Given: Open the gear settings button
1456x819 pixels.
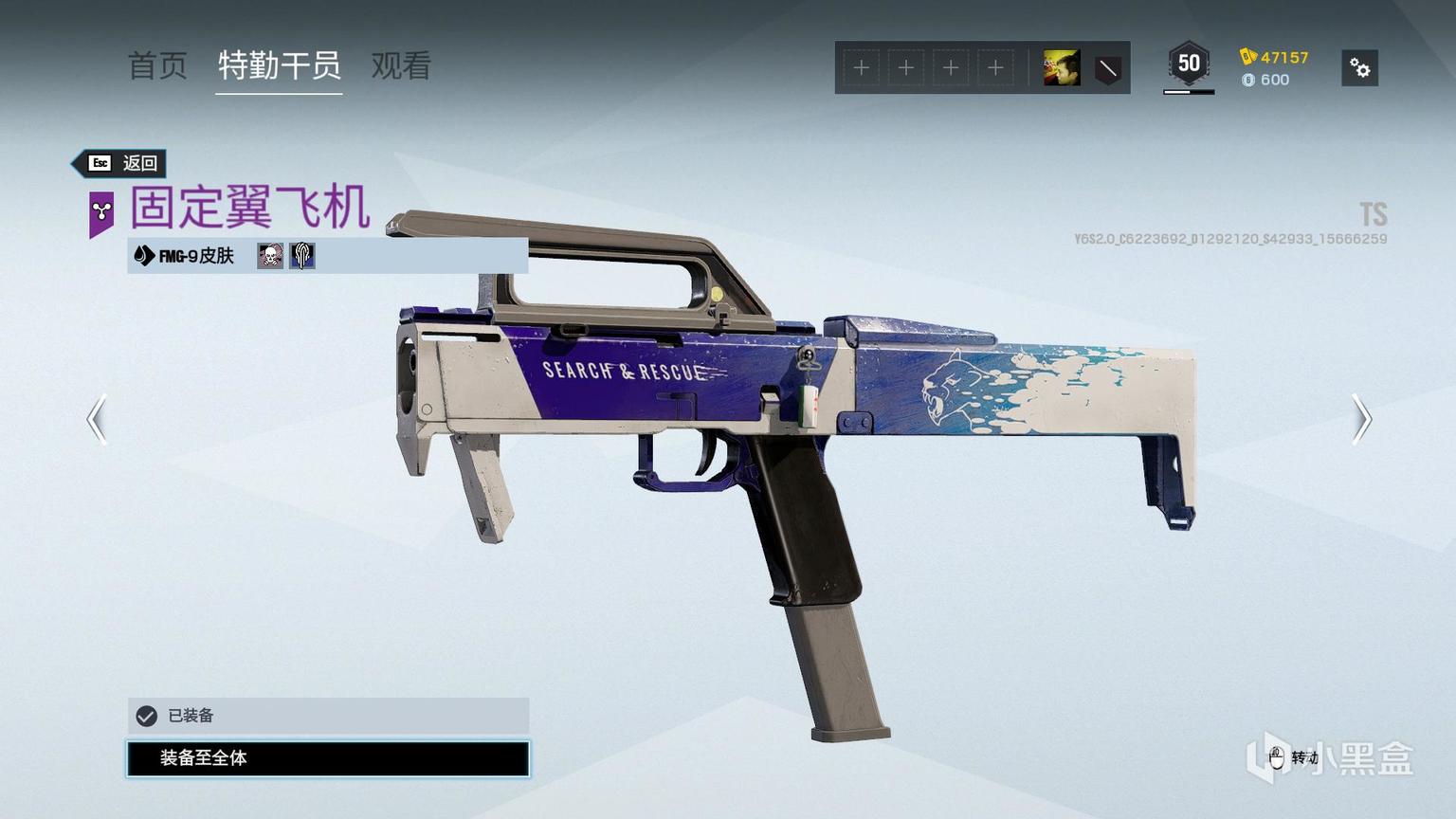Looking at the screenshot, I should tap(1359, 68).
